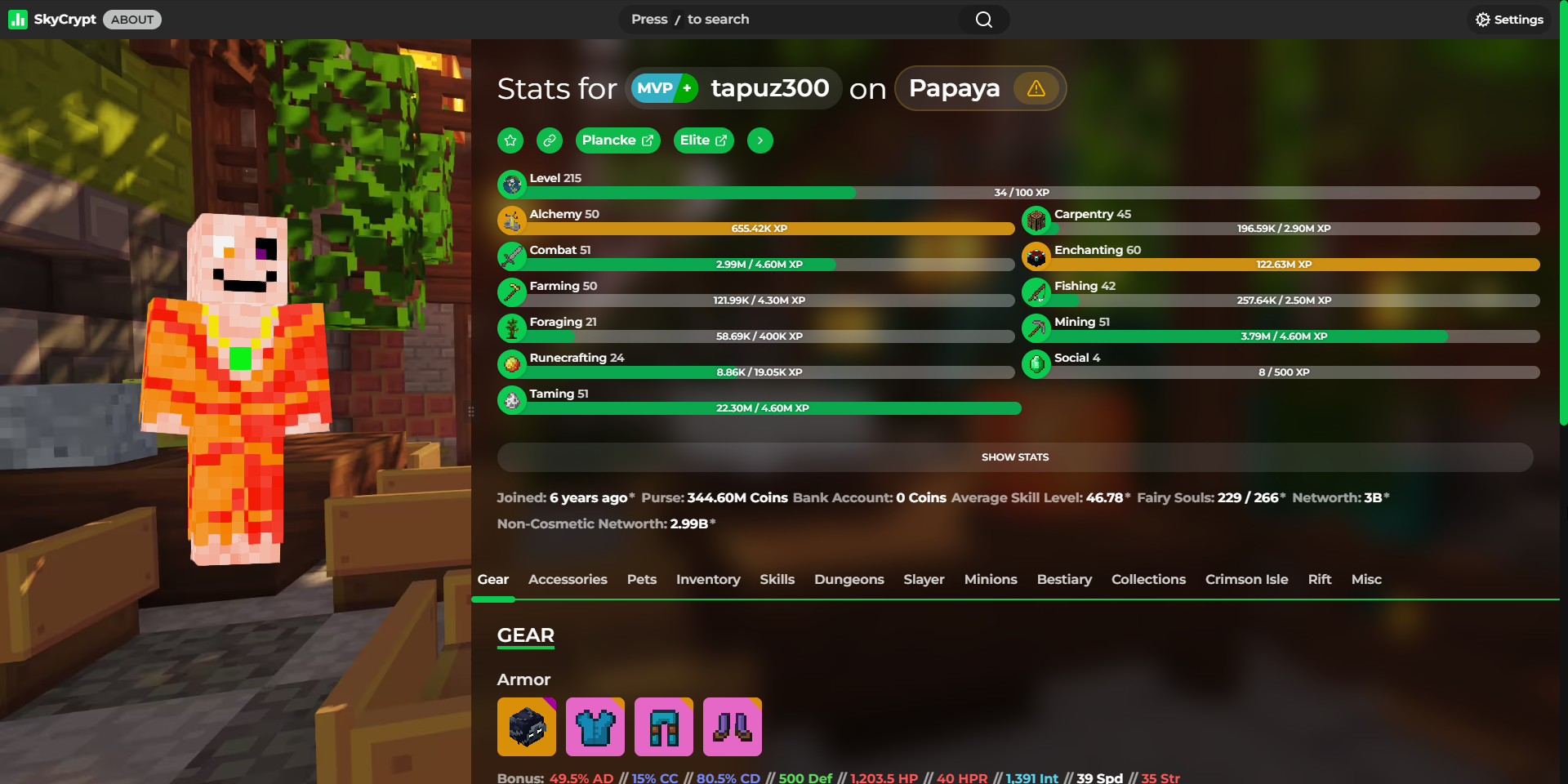Expand more external links with the arrow button

(x=759, y=140)
